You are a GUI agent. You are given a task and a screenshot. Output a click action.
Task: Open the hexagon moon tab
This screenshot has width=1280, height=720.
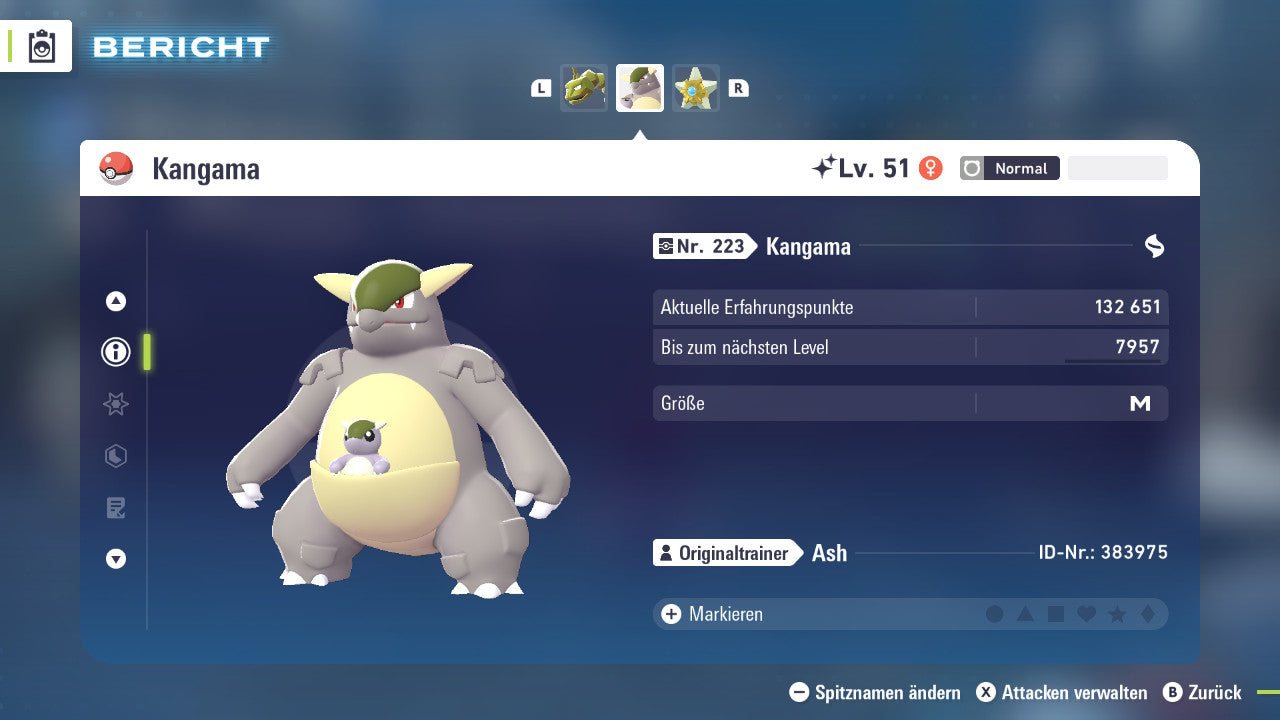(116, 456)
